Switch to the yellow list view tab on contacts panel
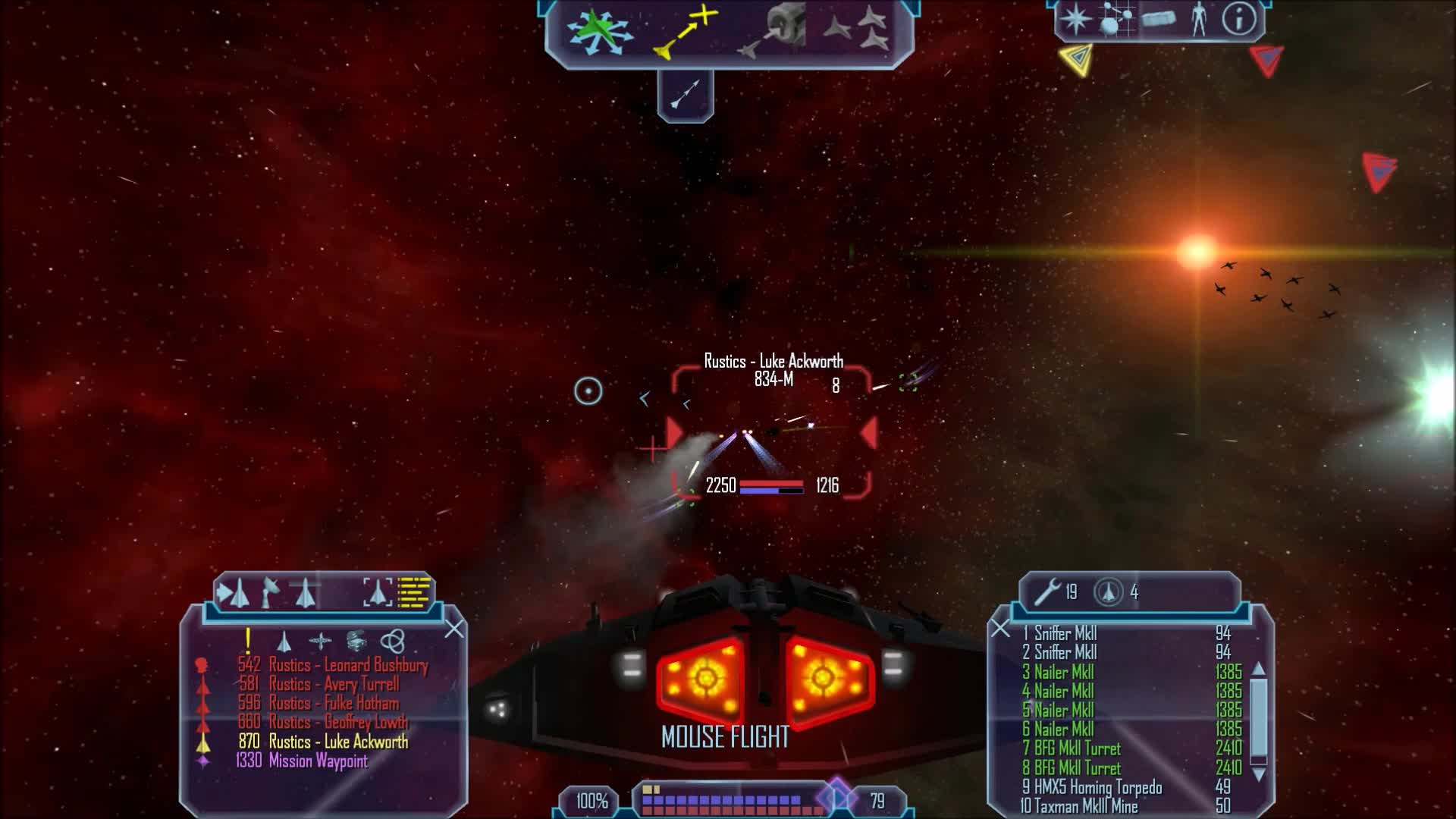 (x=412, y=592)
